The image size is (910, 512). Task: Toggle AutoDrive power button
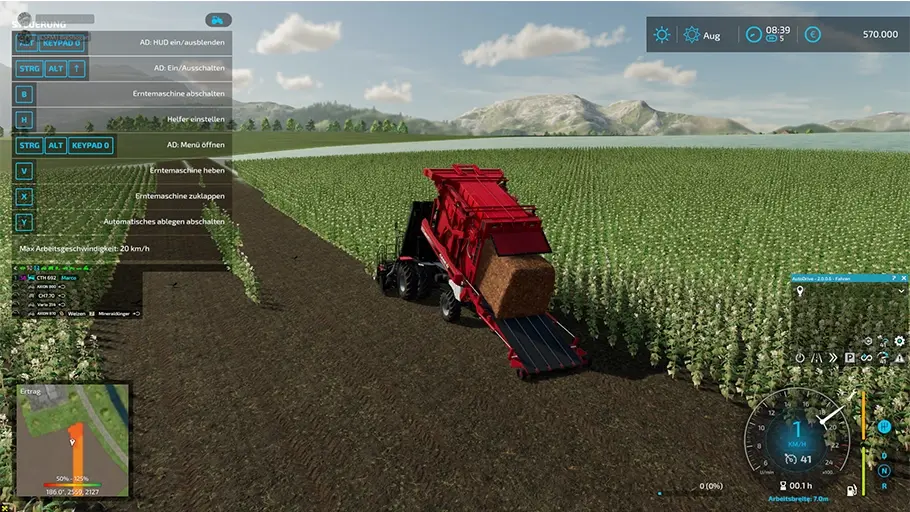tap(800, 357)
